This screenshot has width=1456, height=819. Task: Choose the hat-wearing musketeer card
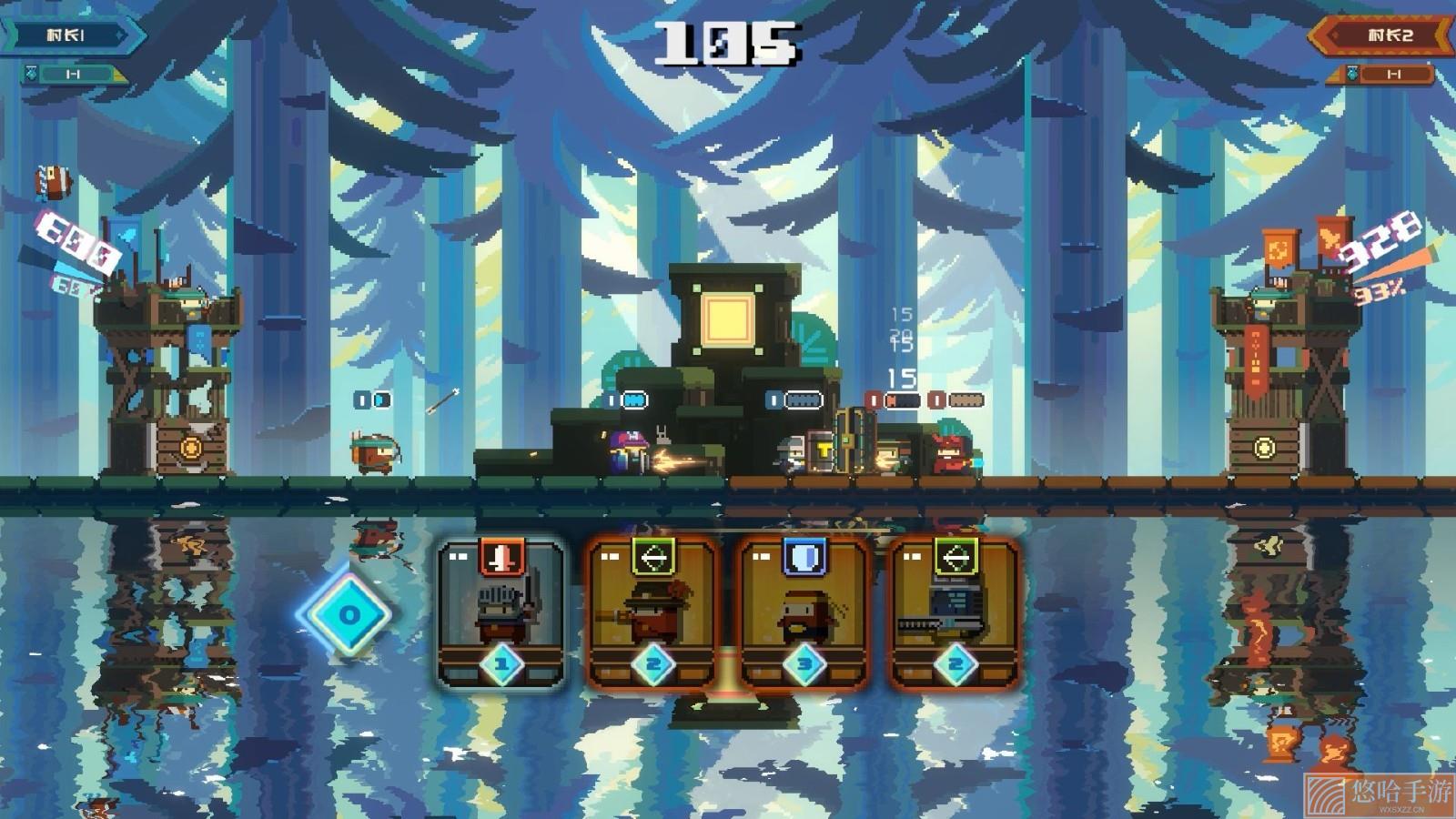click(x=652, y=612)
